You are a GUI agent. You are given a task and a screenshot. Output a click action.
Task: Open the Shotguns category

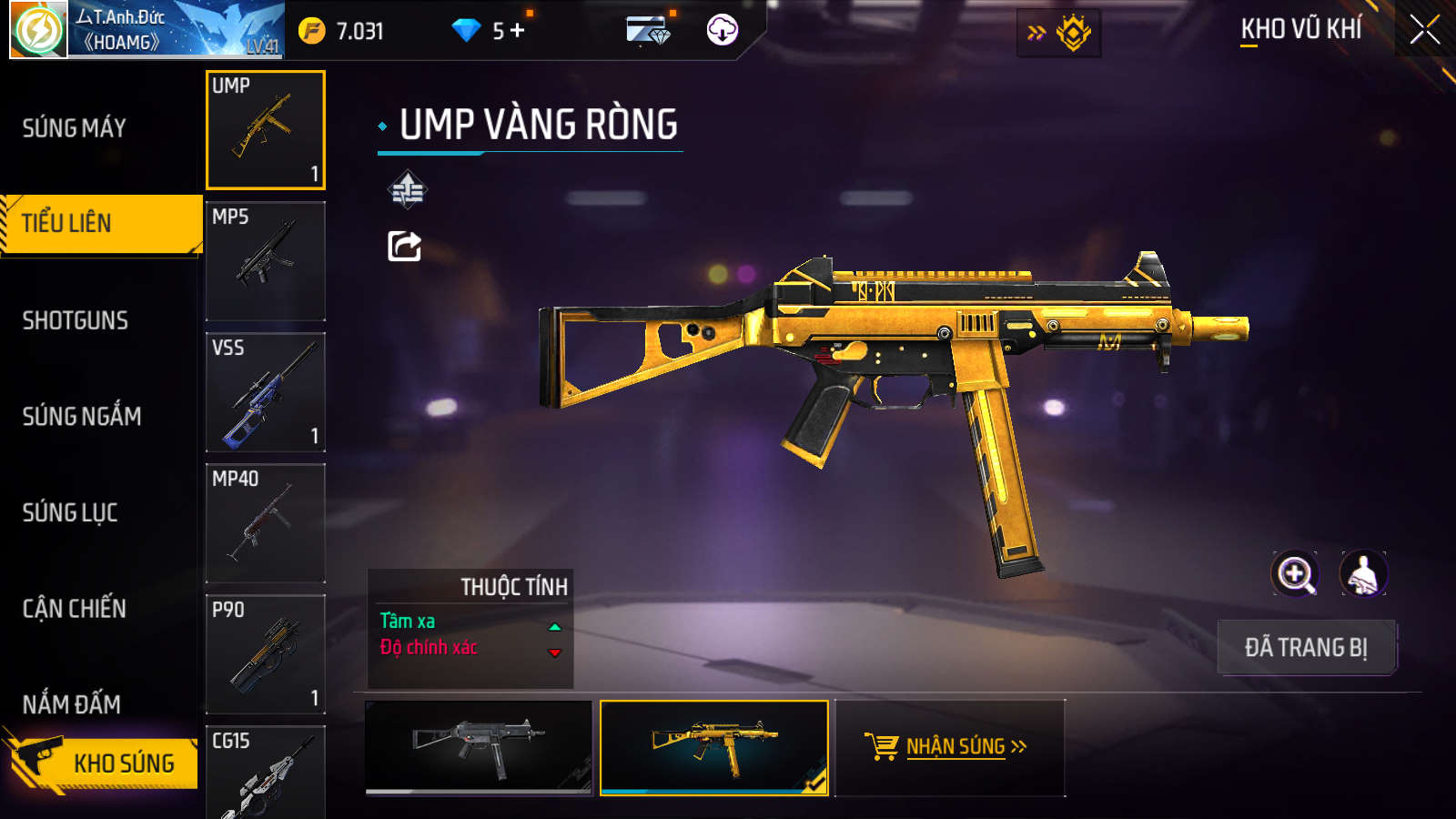[x=76, y=320]
